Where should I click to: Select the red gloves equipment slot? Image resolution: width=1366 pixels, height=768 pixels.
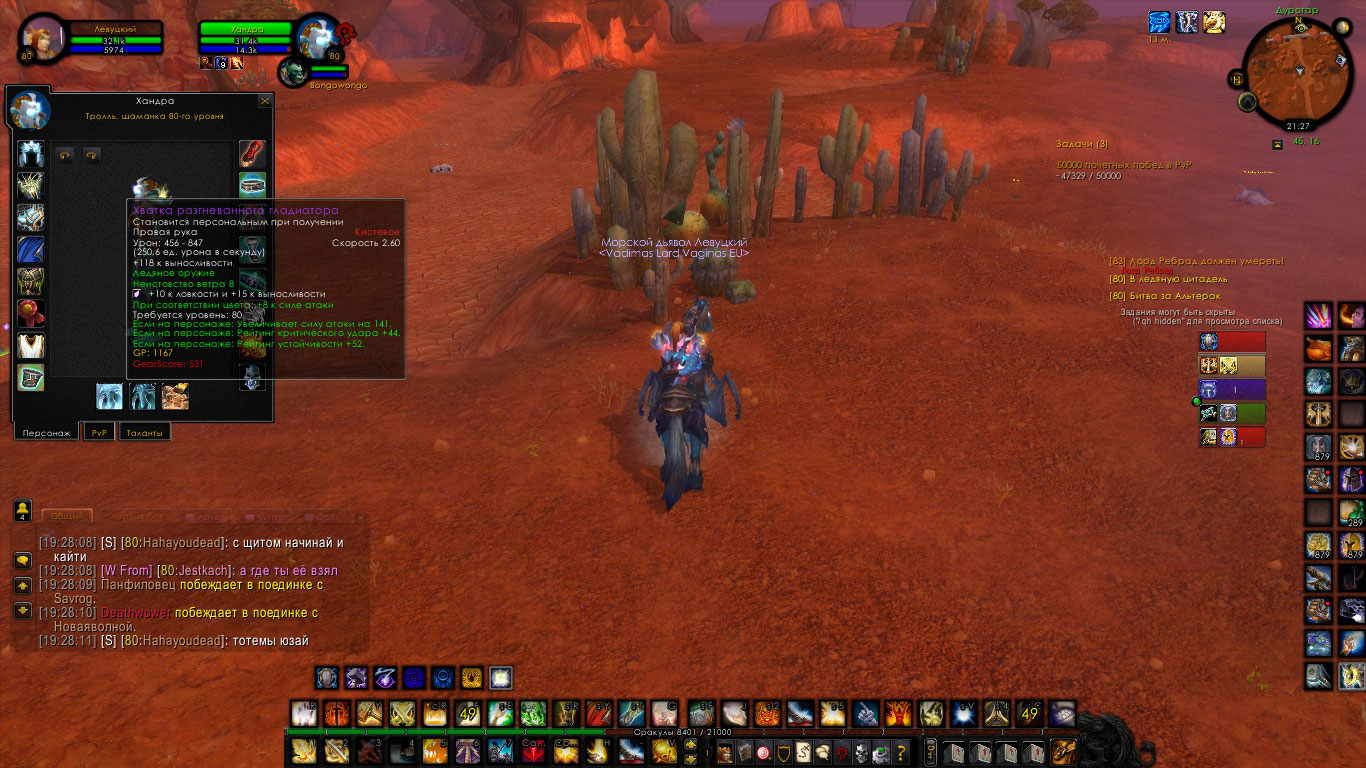pos(252,154)
